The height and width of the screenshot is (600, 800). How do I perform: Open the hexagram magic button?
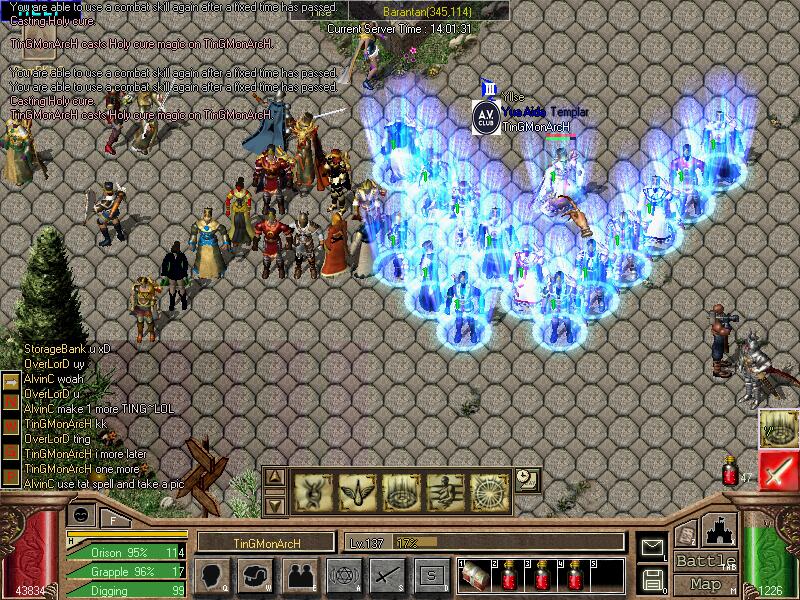click(x=342, y=575)
